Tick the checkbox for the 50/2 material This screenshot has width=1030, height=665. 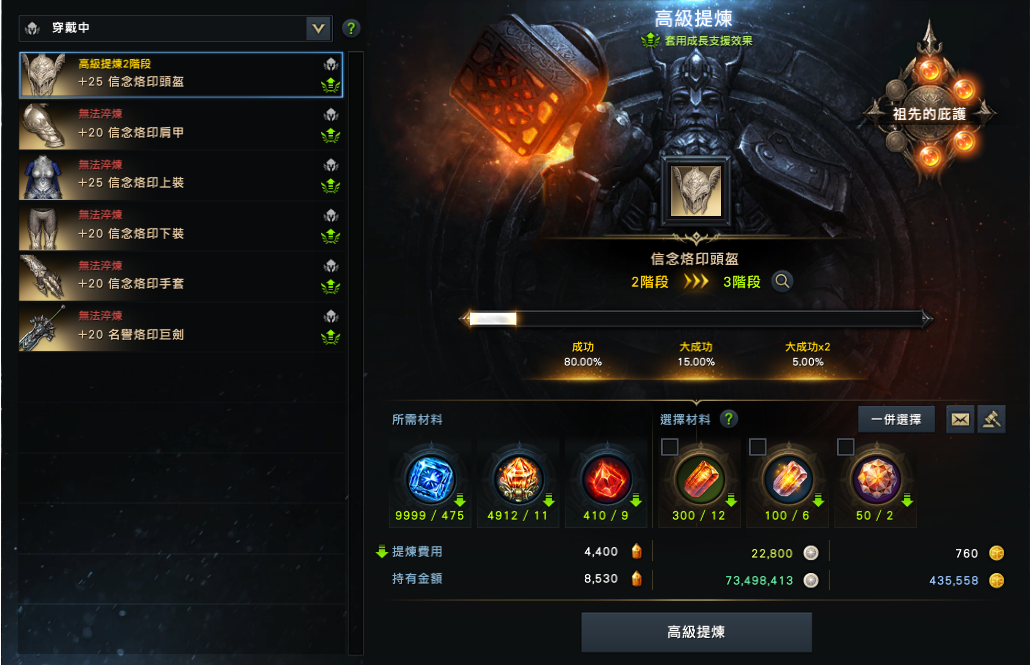pyautogui.click(x=846, y=446)
